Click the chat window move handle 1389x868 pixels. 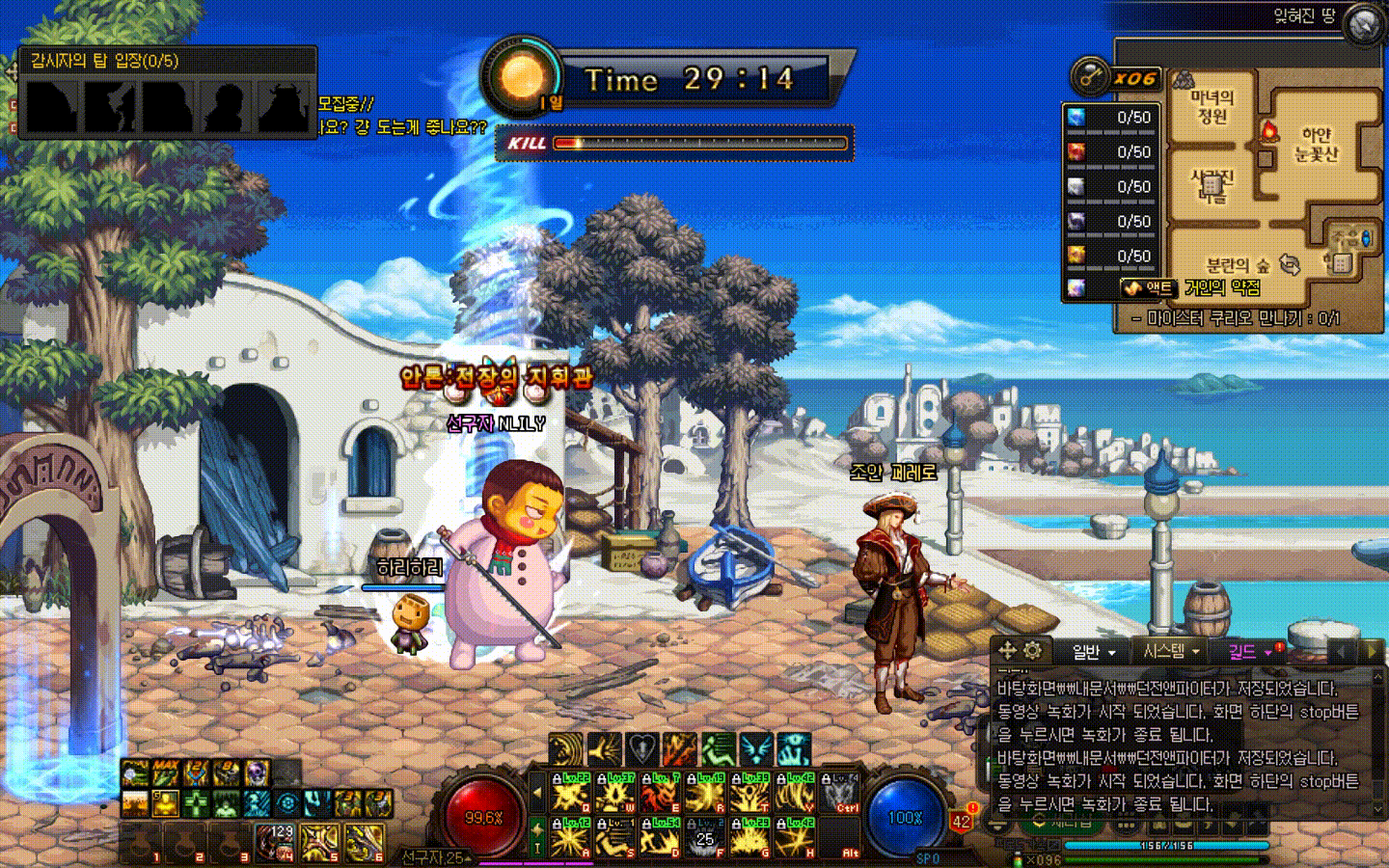pyautogui.click(x=1007, y=650)
